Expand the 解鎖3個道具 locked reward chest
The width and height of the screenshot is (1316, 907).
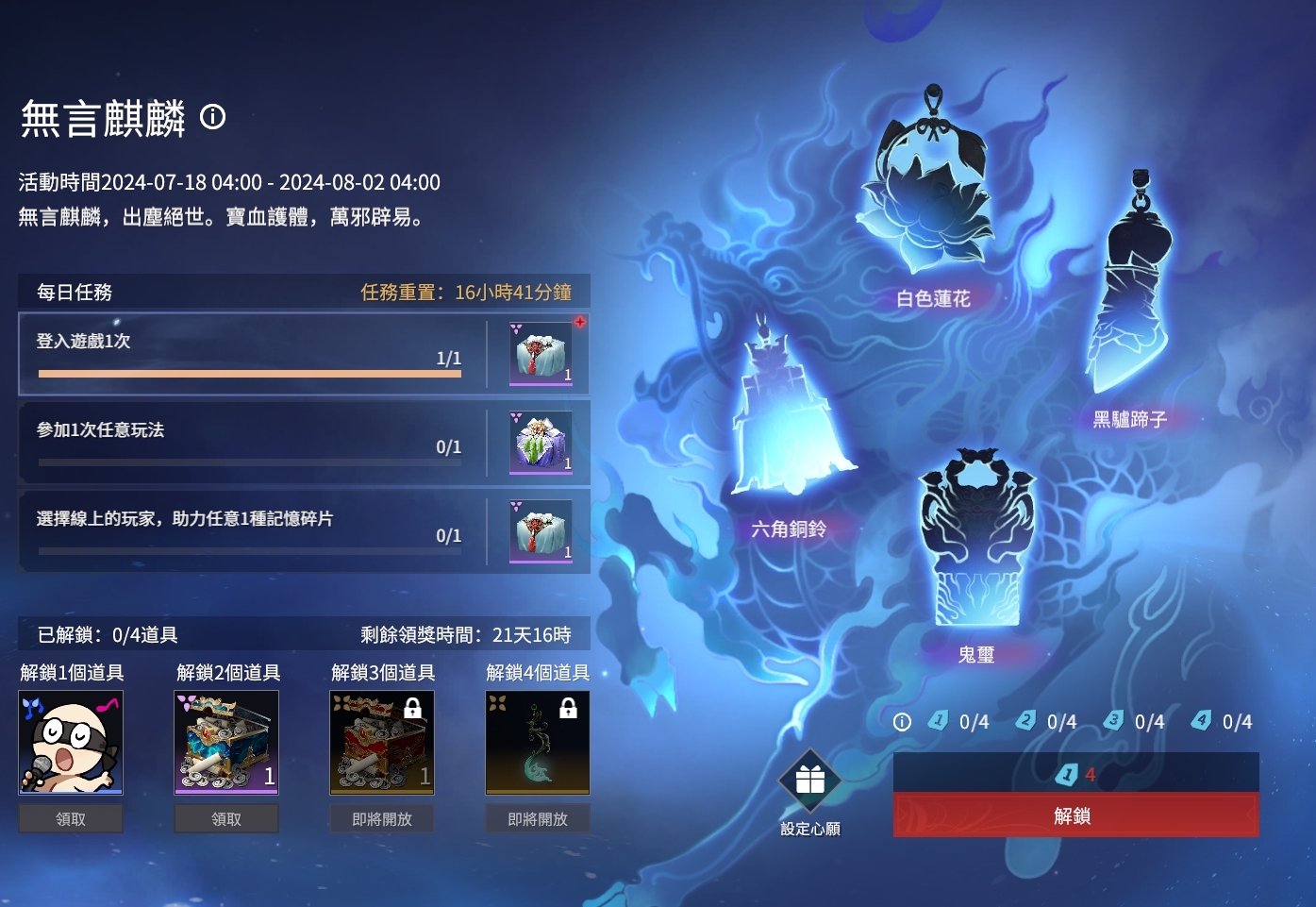point(381,743)
